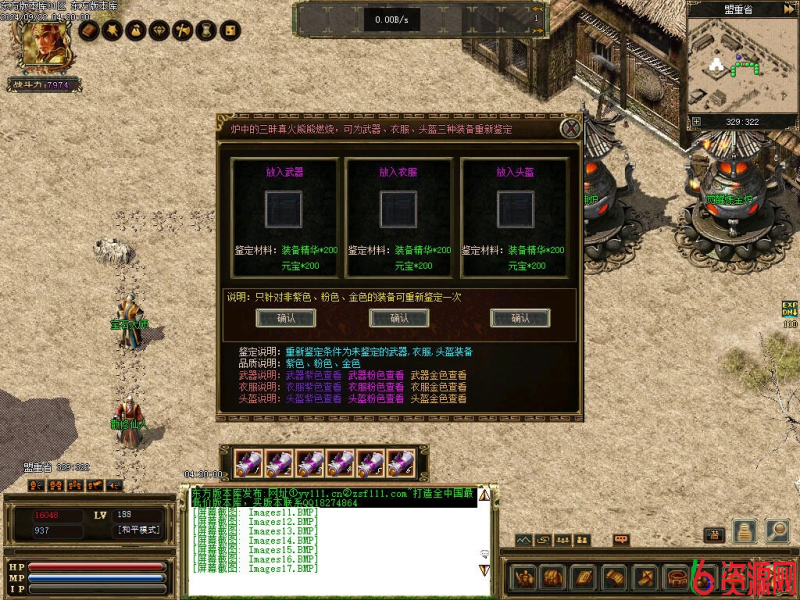Confirm weapon re-appraisal with the left 确认 button
This screenshot has height=600, width=800.
tap(285, 318)
